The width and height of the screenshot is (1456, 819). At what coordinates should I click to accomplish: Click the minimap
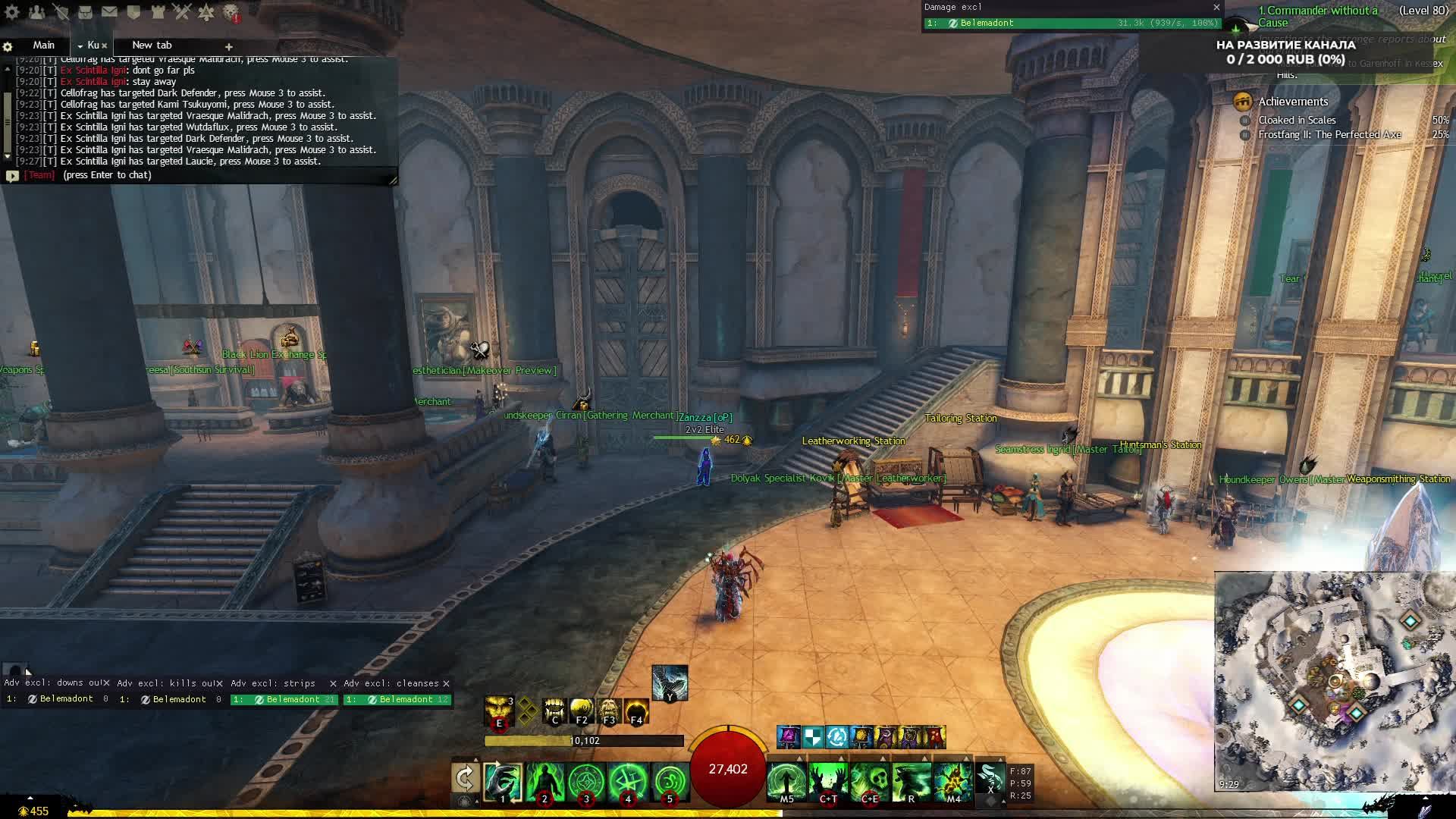pos(1333,681)
